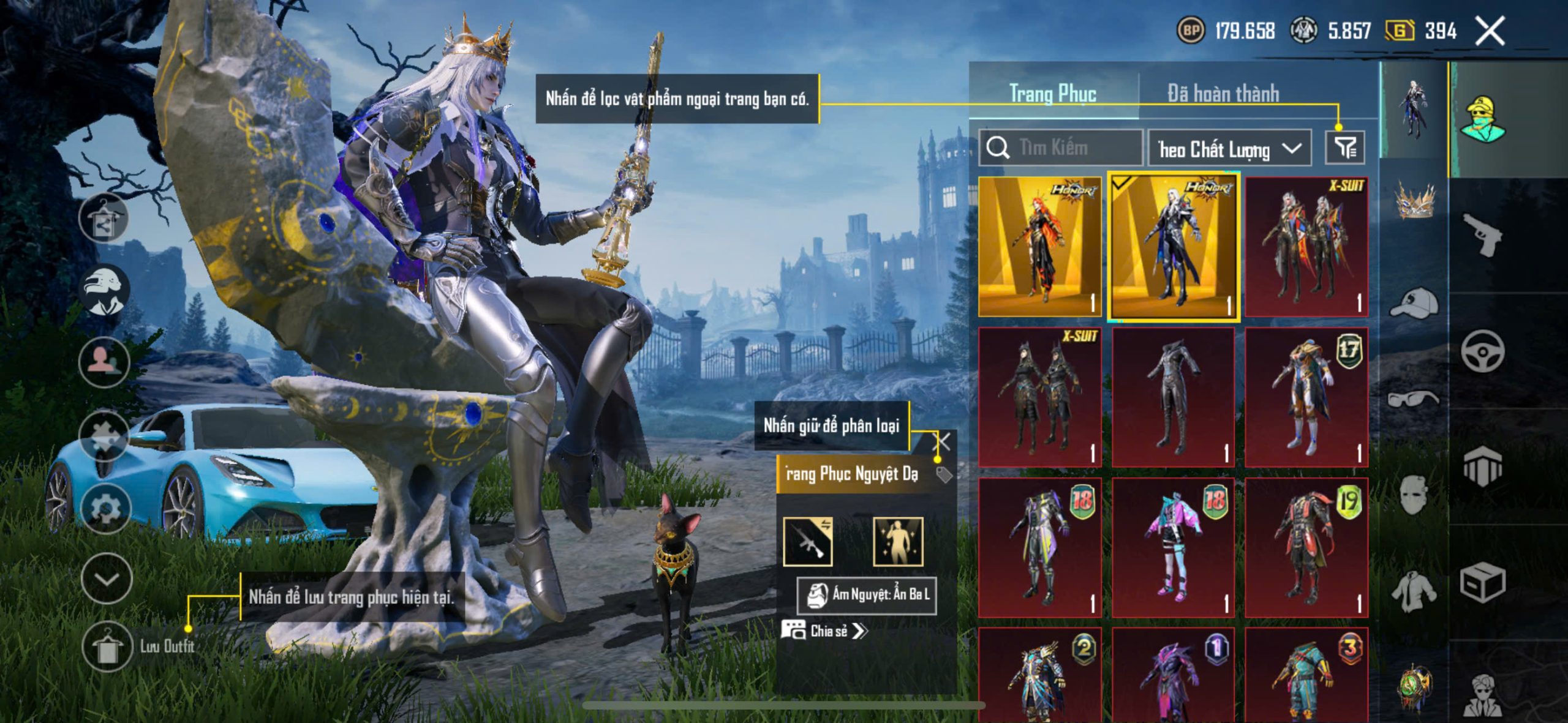Click the Tìm Kiếm search box
Image resolution: width=1568 pixels, height=723 pixels.
1061,148
